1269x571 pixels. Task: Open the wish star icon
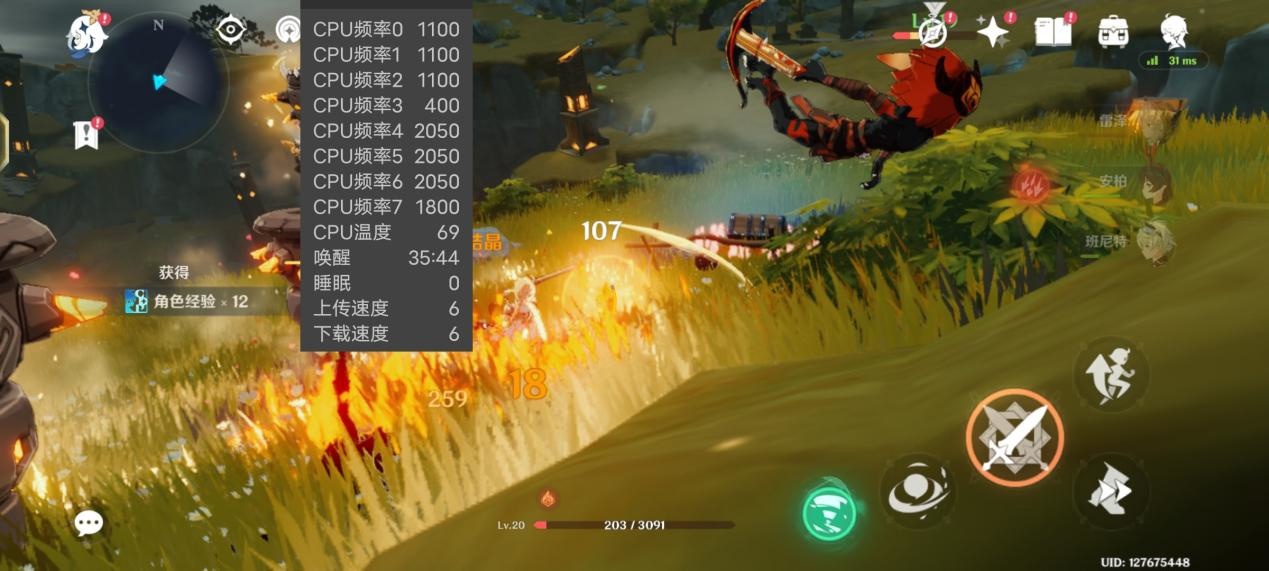click(993, 33)
